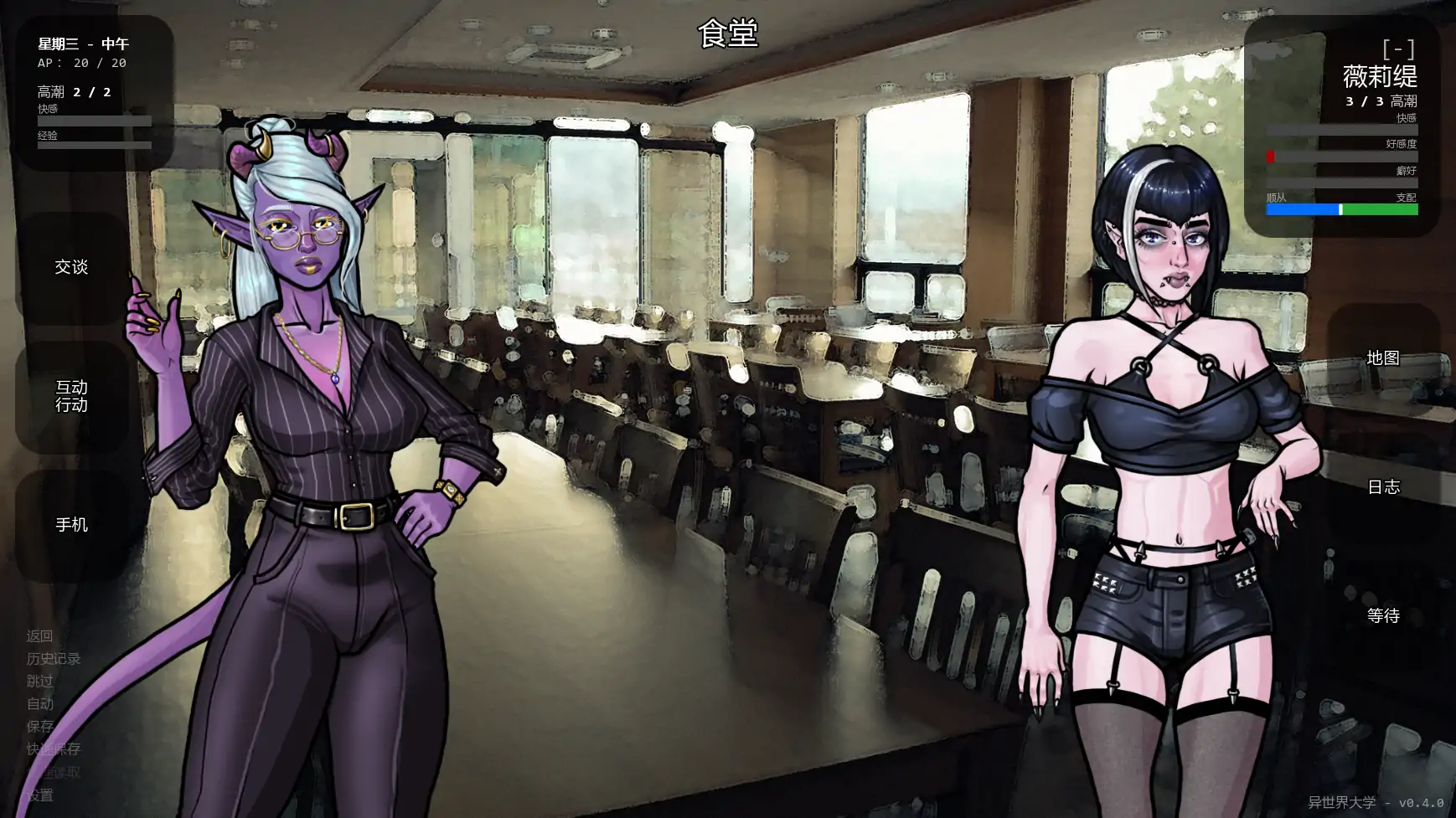Click the 薇莉缇 character name label
The image size is (1456, 818).
pos(1379,78)
